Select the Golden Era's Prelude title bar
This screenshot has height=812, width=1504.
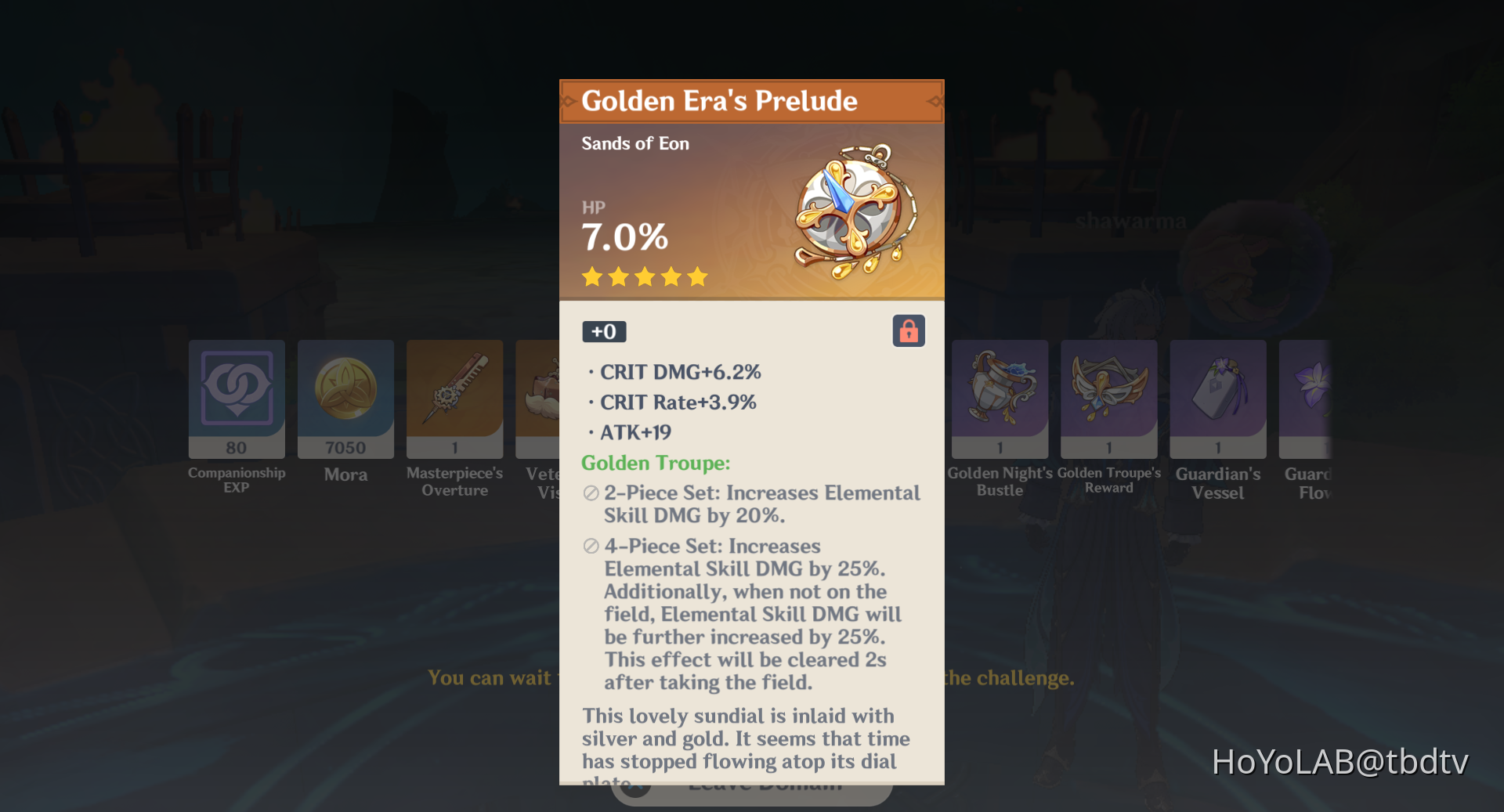click(x=719, y=101)
